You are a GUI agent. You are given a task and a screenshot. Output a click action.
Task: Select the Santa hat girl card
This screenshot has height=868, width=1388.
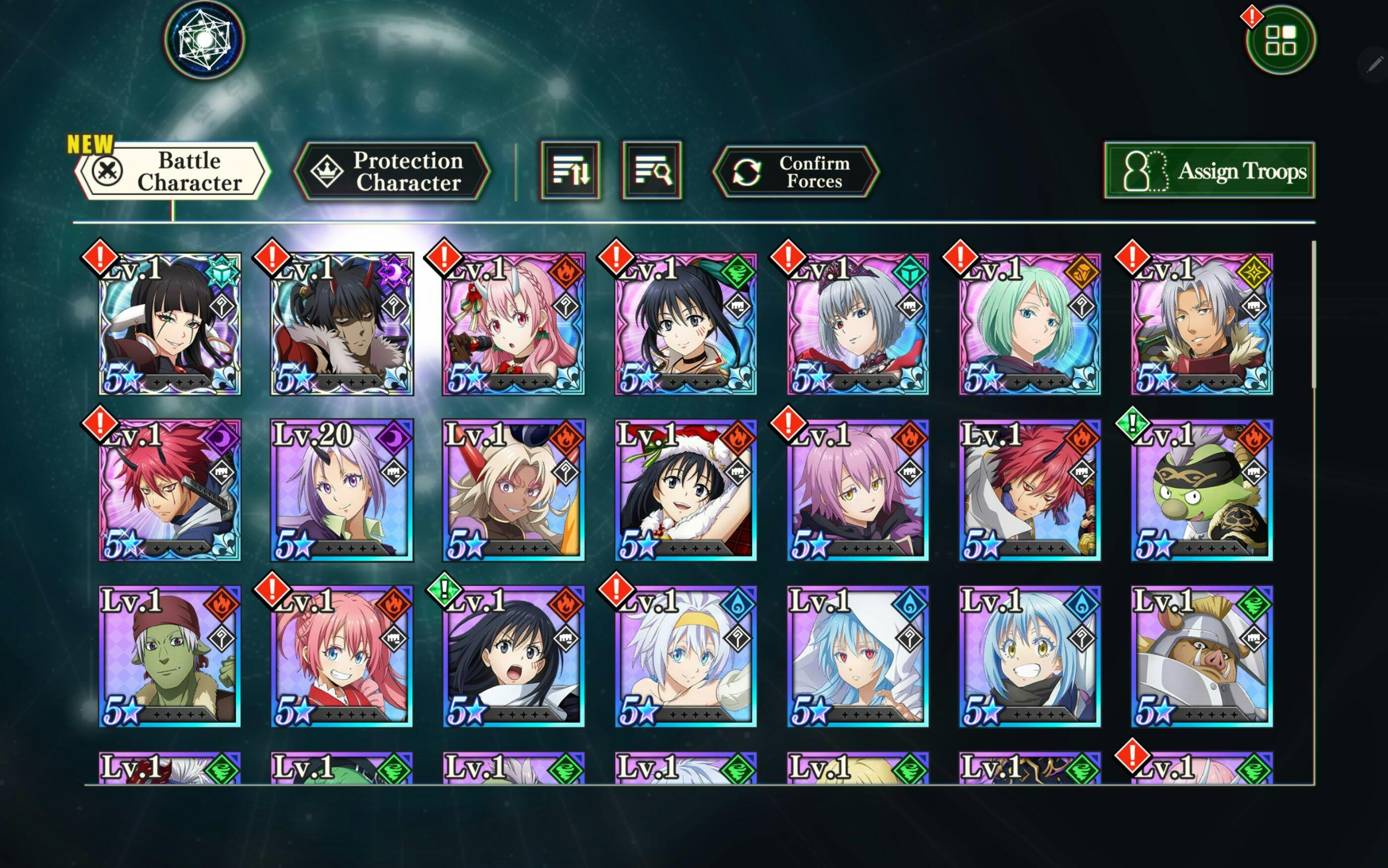(686, 489)
